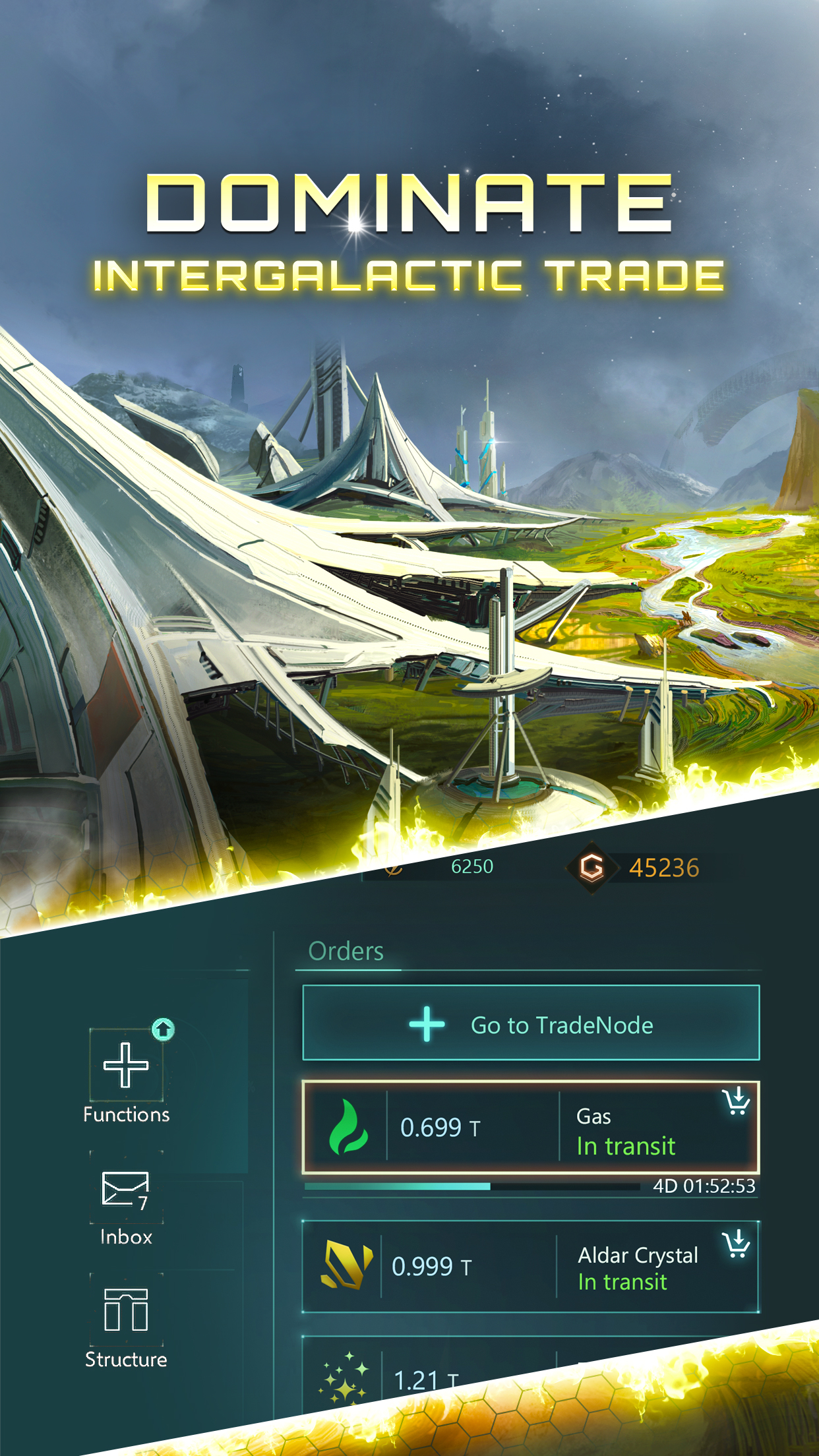
Task: Open the Go to TradeNode button
Action: pyautogui.click(x=531, y=1023)
